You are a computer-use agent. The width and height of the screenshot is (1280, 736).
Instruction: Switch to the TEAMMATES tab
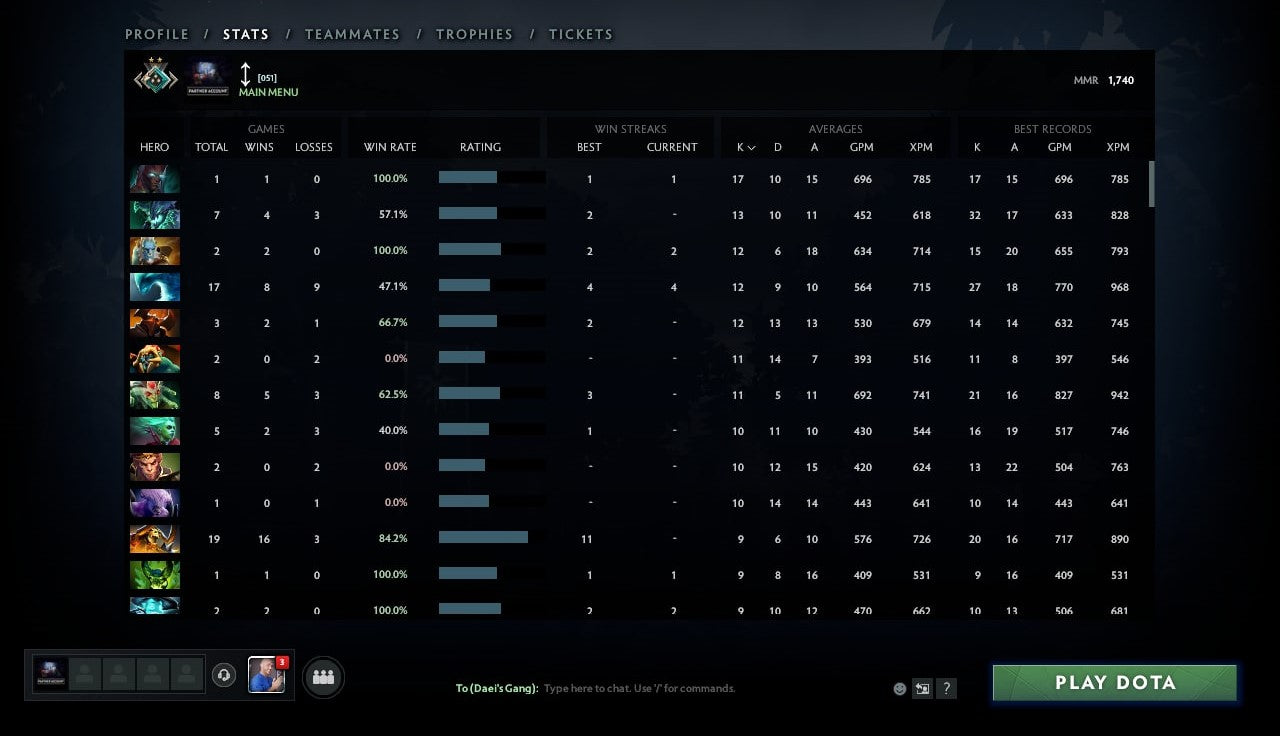pyautogui.click(x=352, y=33)
